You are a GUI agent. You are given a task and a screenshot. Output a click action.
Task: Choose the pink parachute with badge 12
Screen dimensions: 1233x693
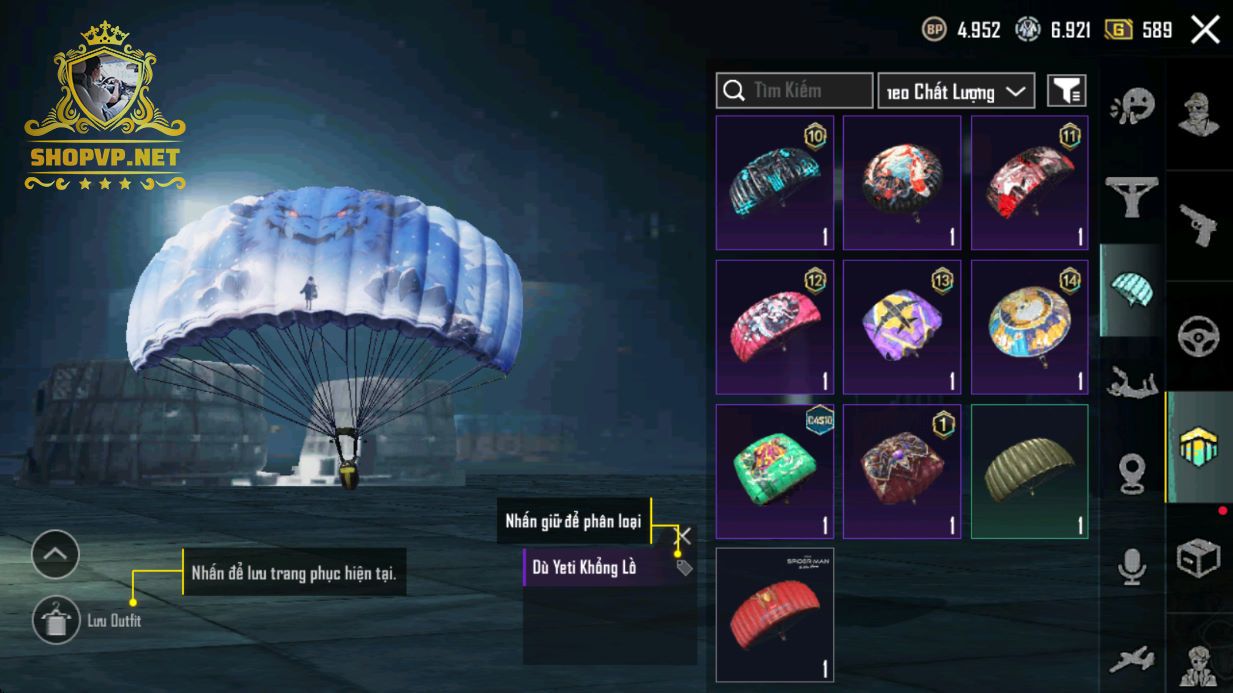(x=775, y=327)
